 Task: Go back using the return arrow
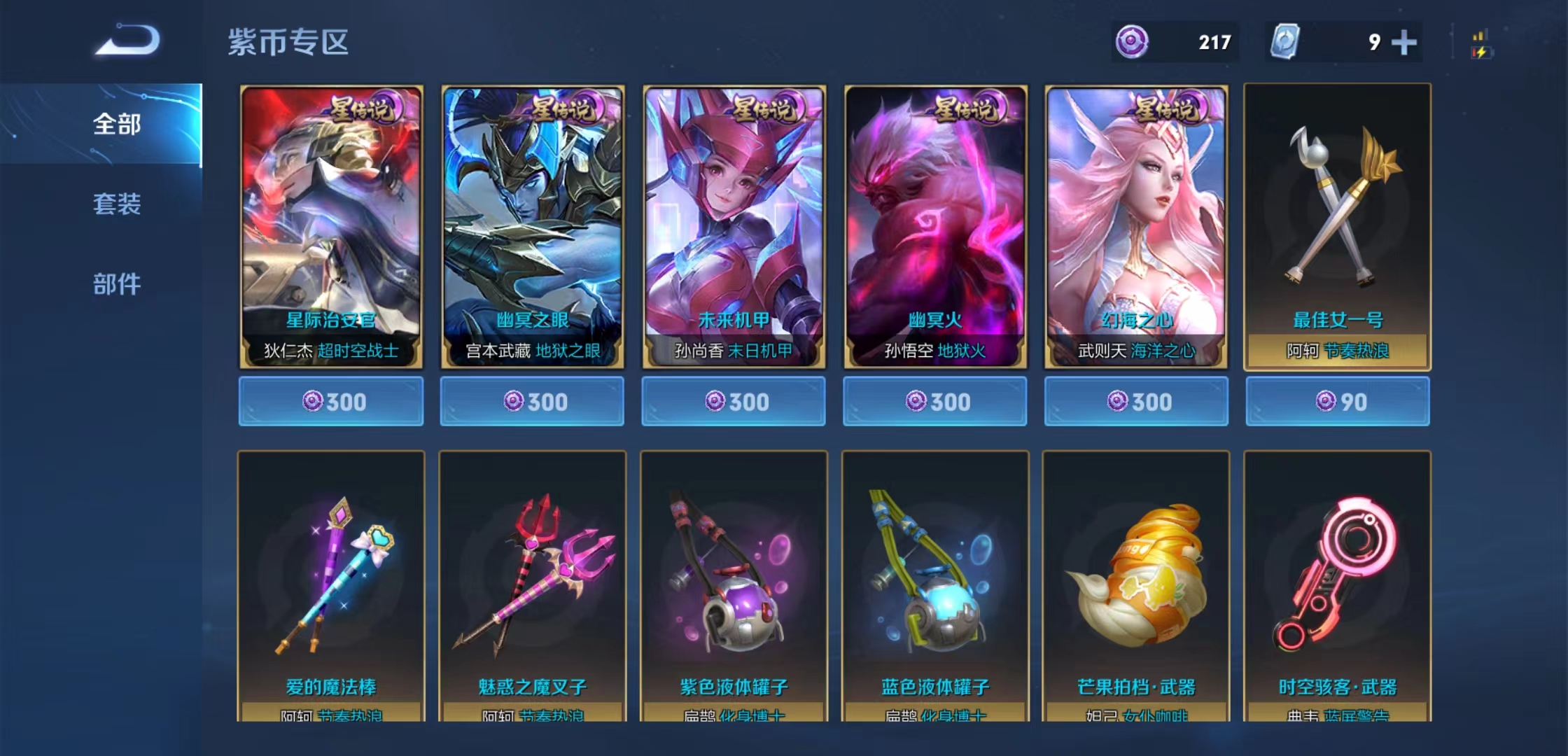pos(127,40)
